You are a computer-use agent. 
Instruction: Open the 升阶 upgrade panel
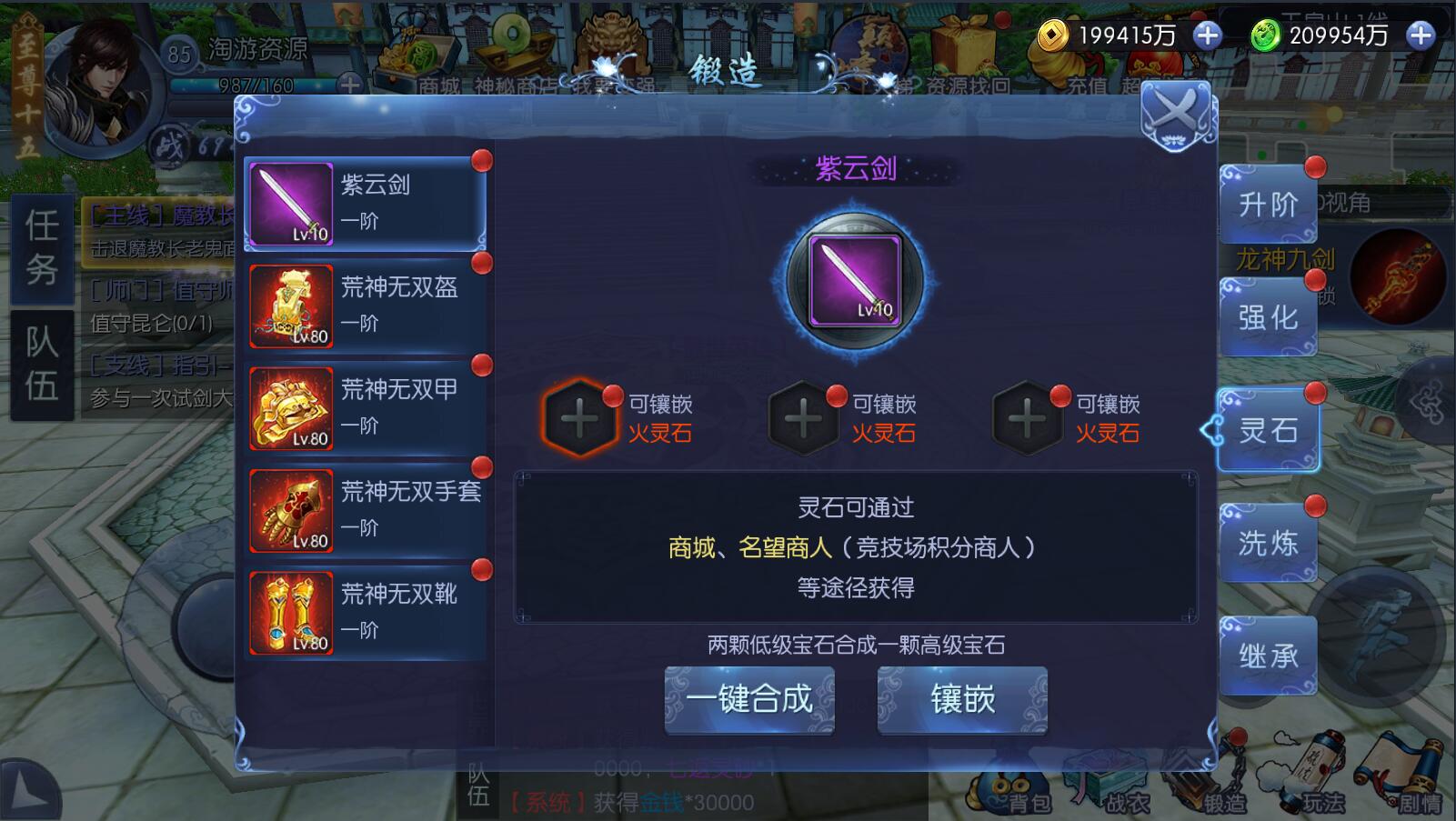[1269, 204]
